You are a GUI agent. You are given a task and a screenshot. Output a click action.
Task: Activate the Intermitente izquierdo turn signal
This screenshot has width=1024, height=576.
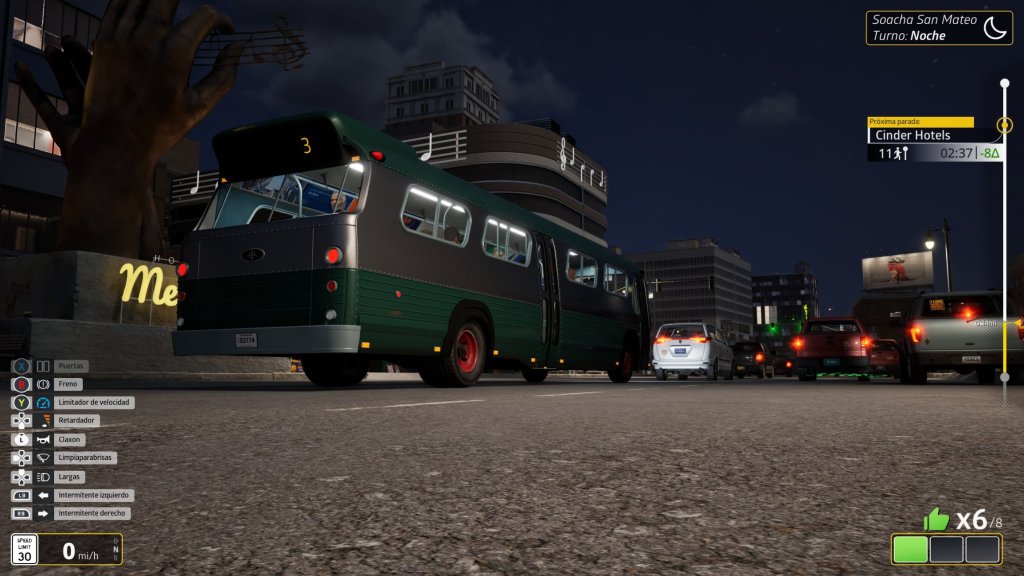tap(94, 495)
